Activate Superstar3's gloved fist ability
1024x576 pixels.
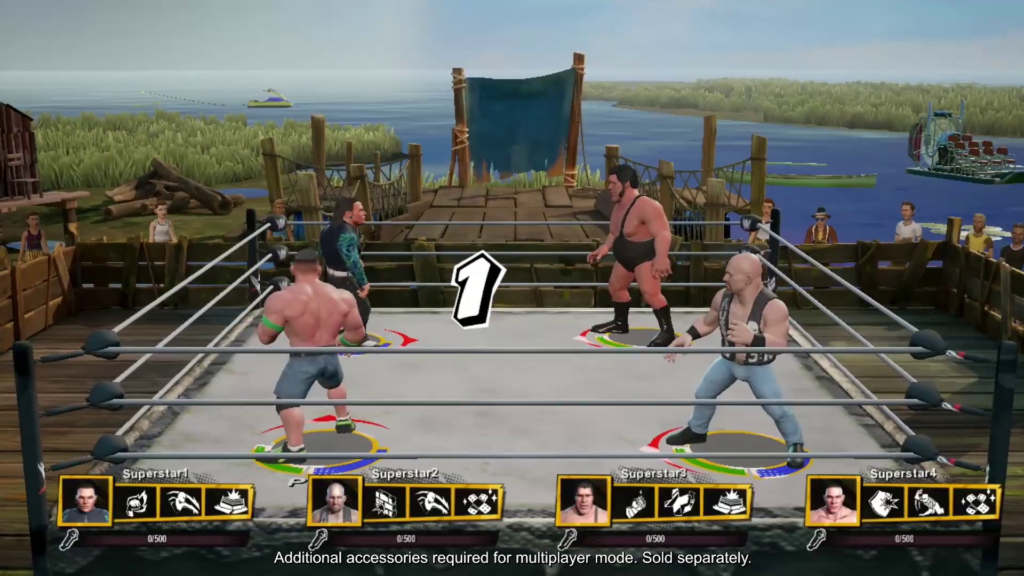pyautogui.click(x=635, y=502)
